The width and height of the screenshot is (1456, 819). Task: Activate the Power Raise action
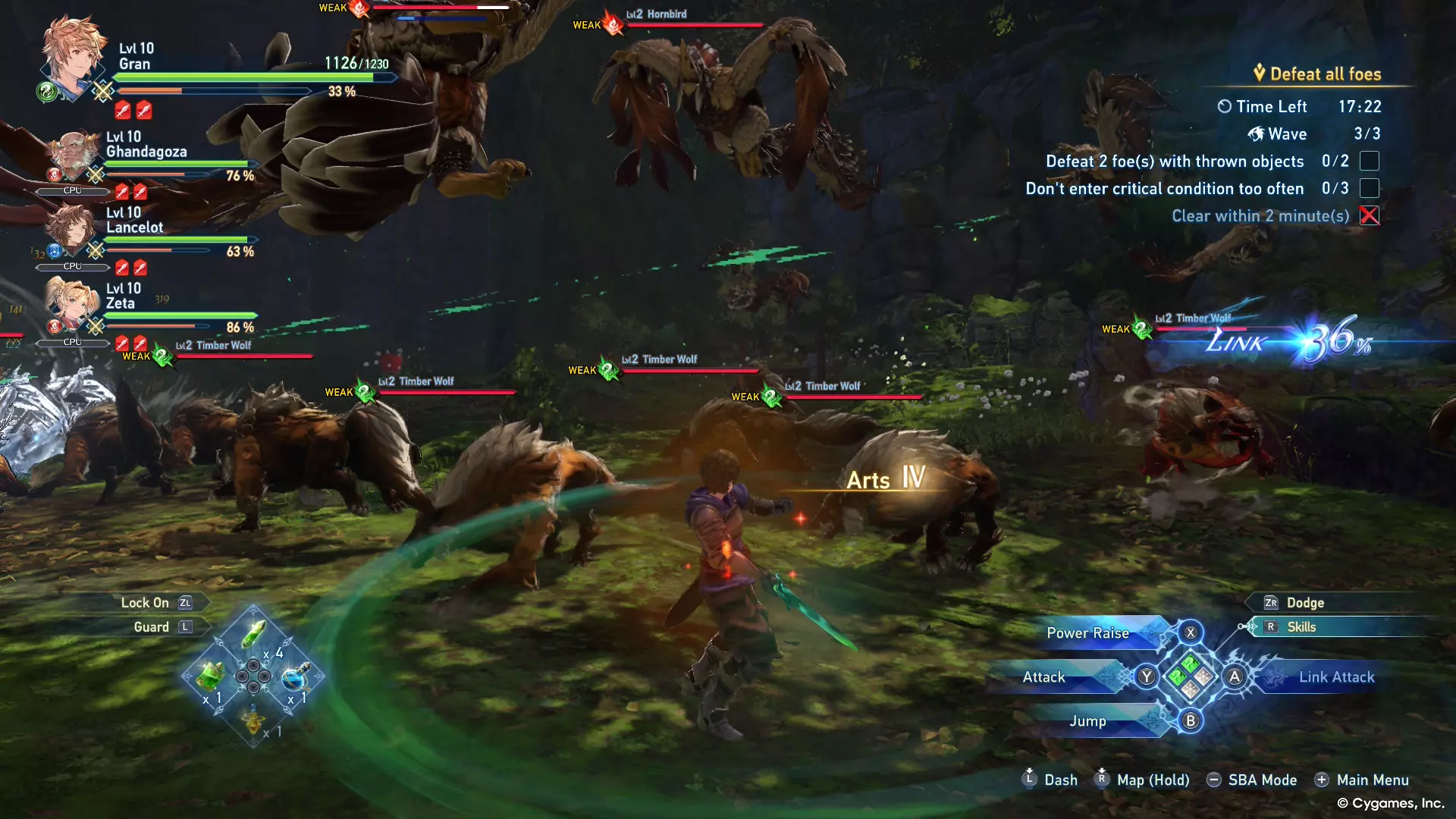(x=1087, y=633)
